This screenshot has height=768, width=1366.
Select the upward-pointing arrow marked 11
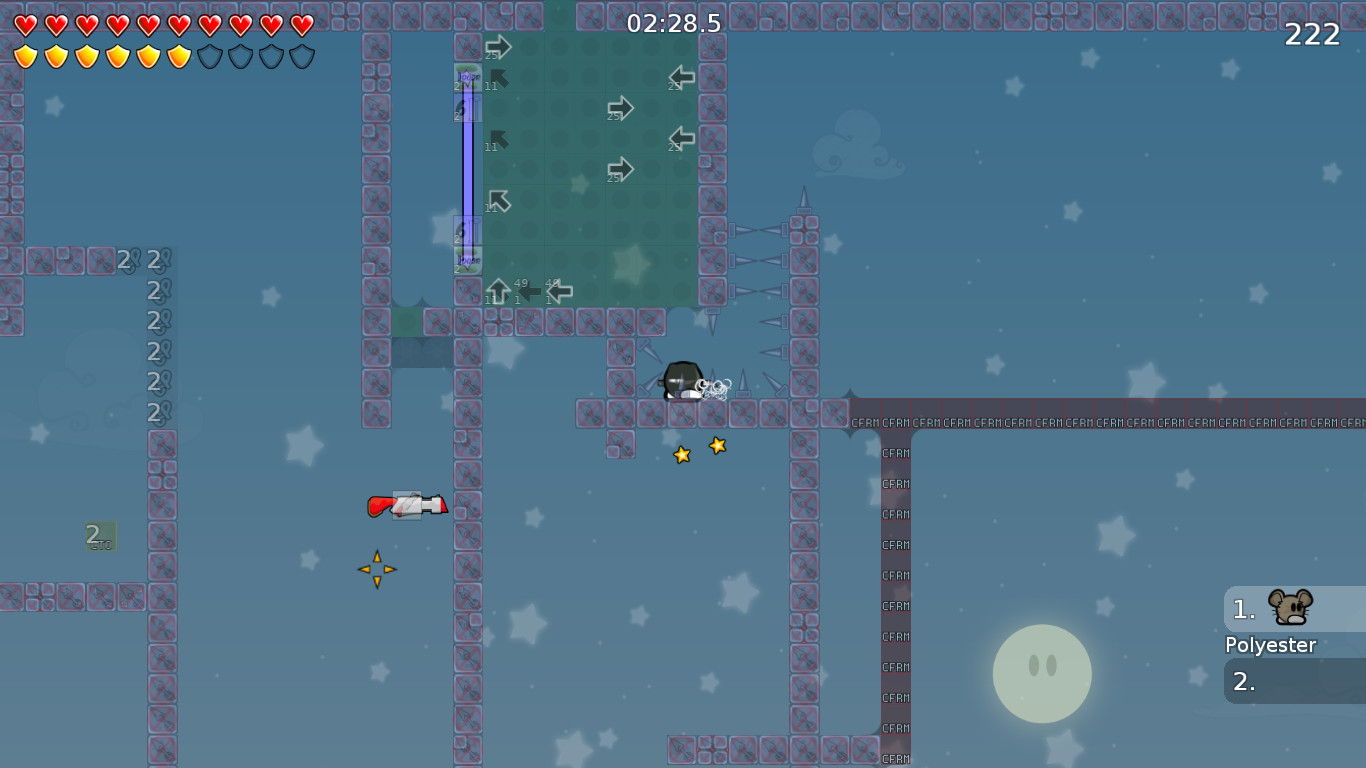(x=497, y=289)
